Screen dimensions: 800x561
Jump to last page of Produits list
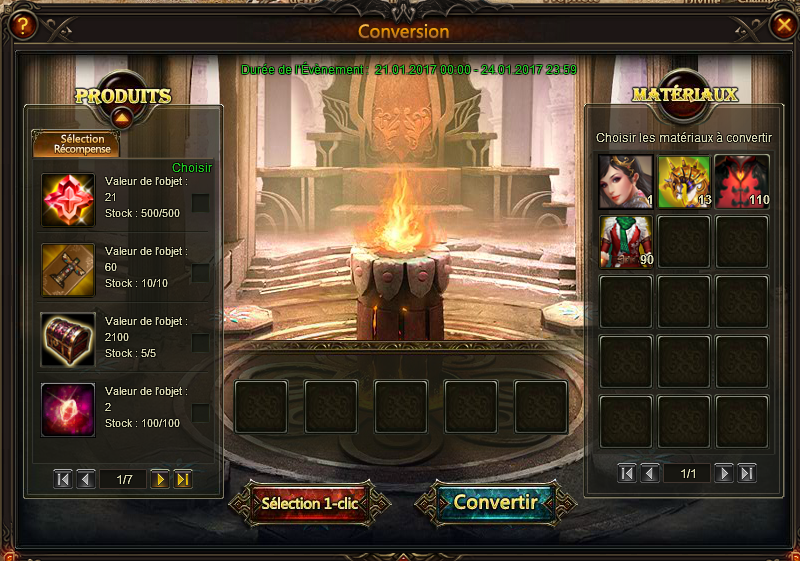183,480
